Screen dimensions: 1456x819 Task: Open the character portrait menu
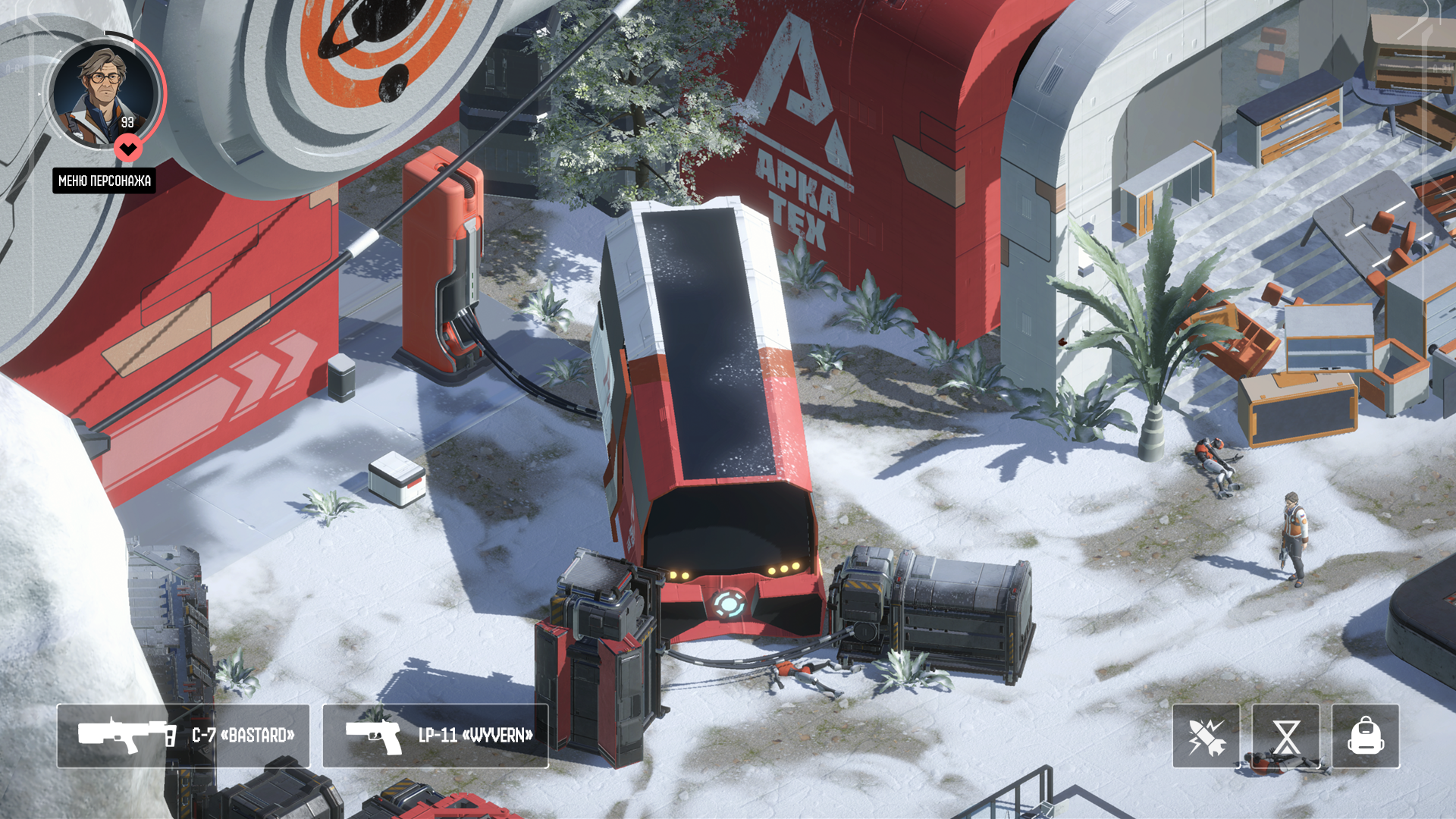click(105, 94)
